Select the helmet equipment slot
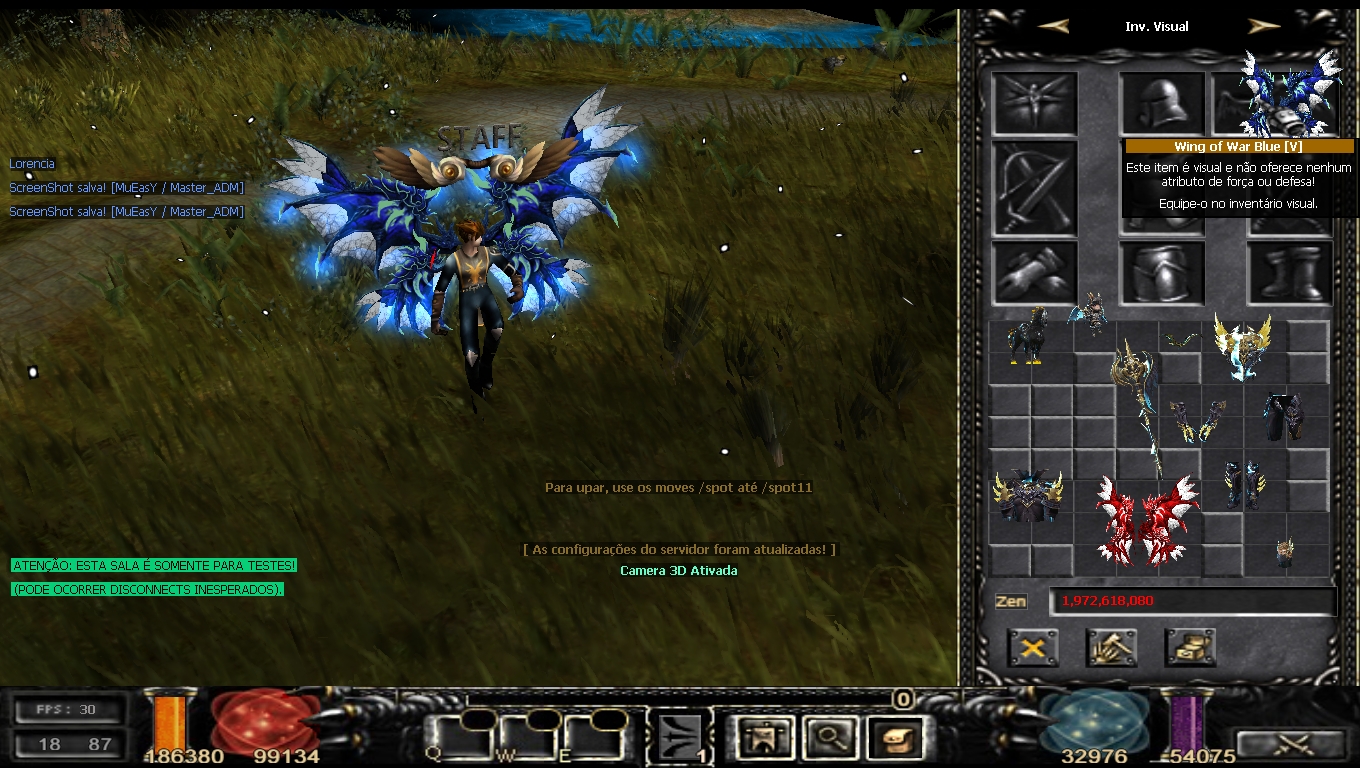 pyautogui.click(x=1161, y=104)
